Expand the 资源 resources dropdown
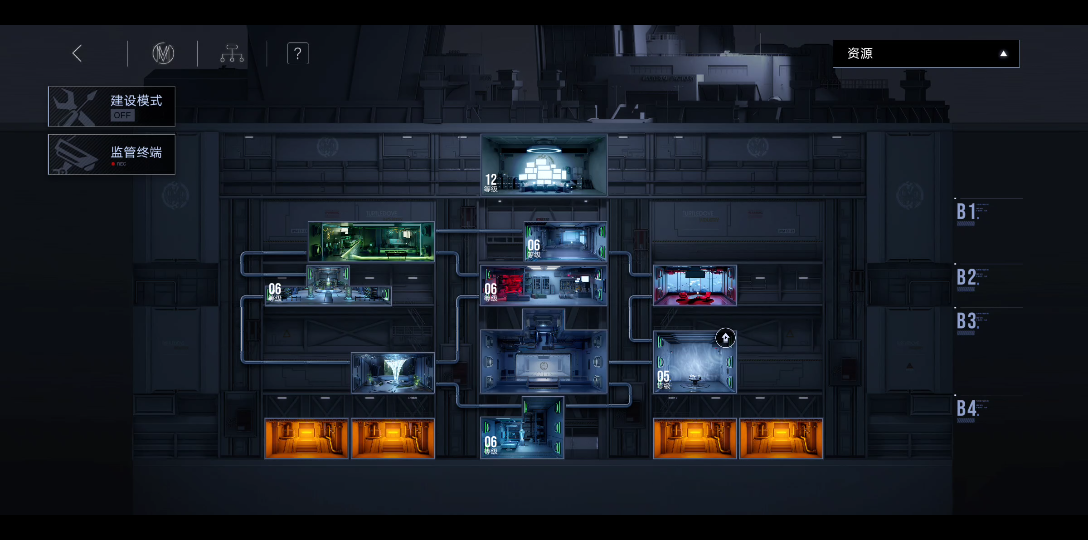Image resolution: width=1088 pixels, height=540 pixels. coord(926,54)
